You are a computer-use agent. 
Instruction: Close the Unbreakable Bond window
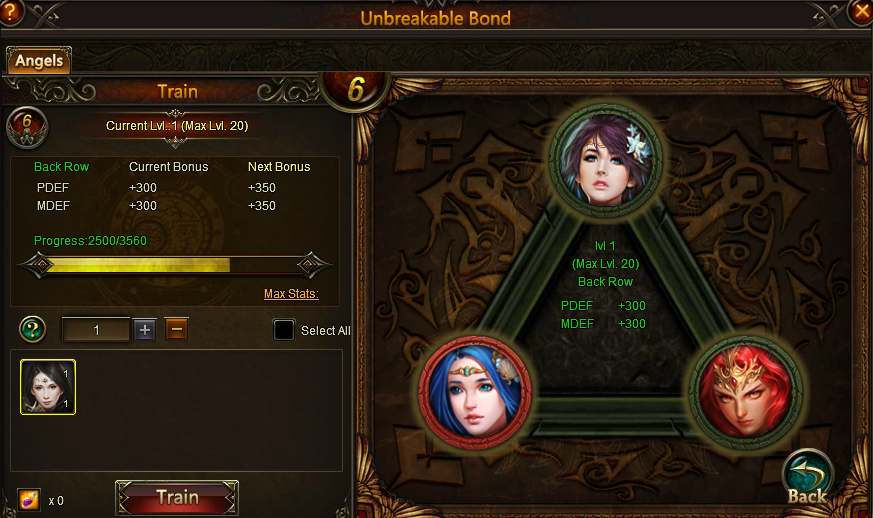click(860, 11)
